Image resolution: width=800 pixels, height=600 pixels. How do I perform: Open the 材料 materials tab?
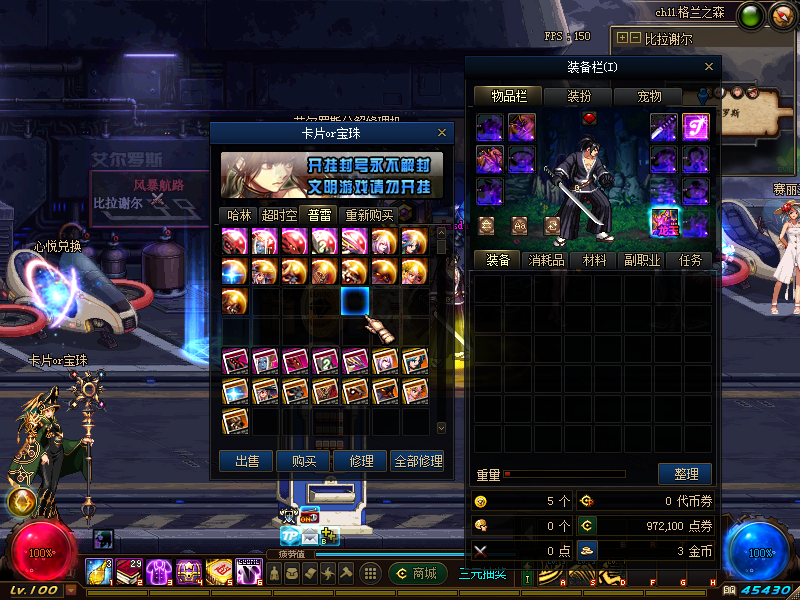click(594, 260)
